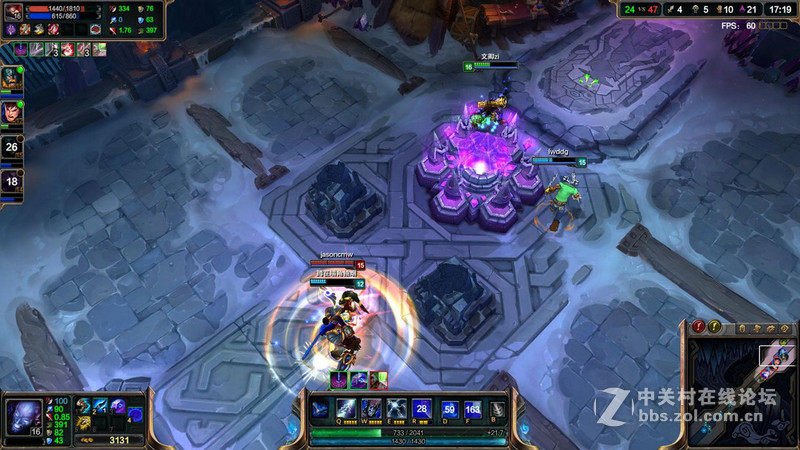
Task: Click the D summoner spell
Action: (x=449, y=409)
